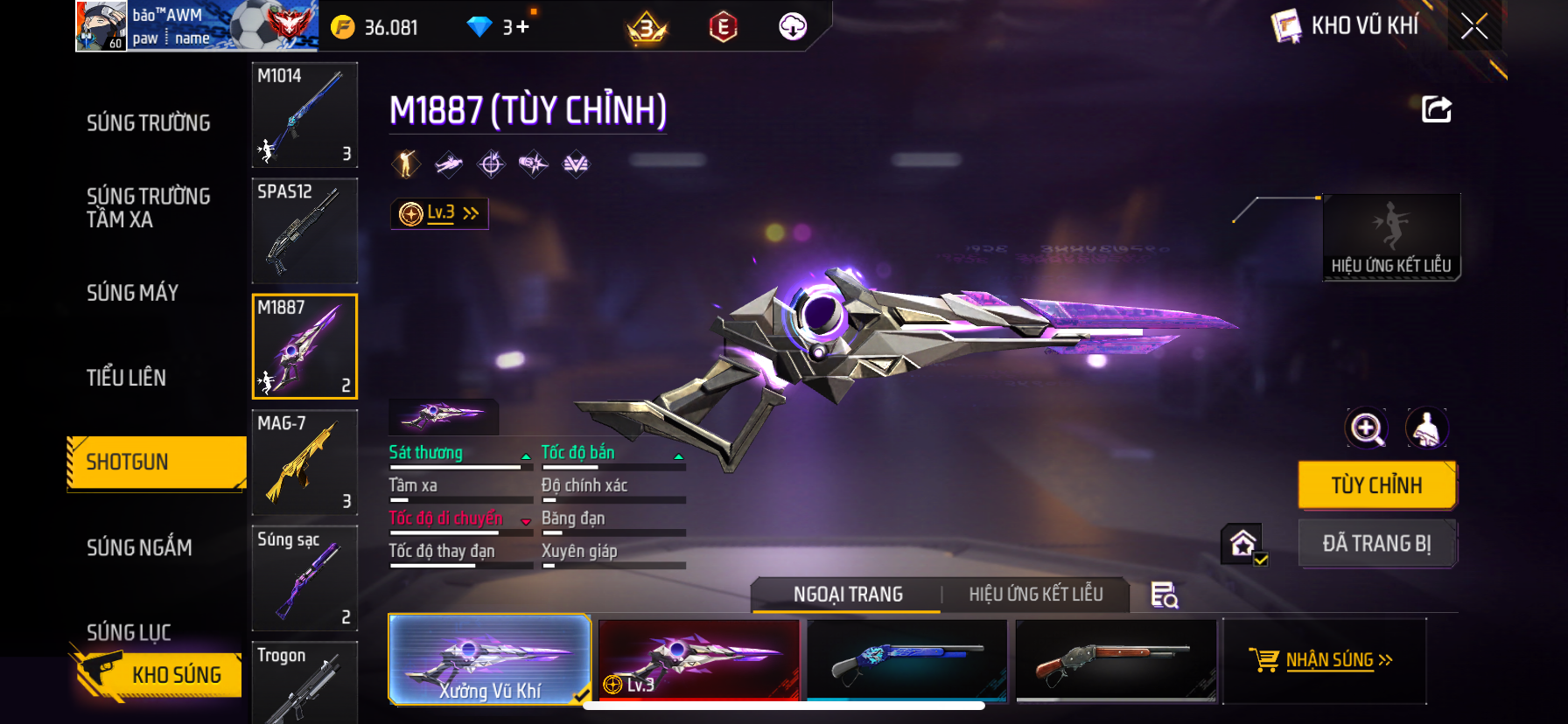Screen dimensions: 1568x724
Task: Choose the Súng sạc weapon tile
Action: click(304, 577)
